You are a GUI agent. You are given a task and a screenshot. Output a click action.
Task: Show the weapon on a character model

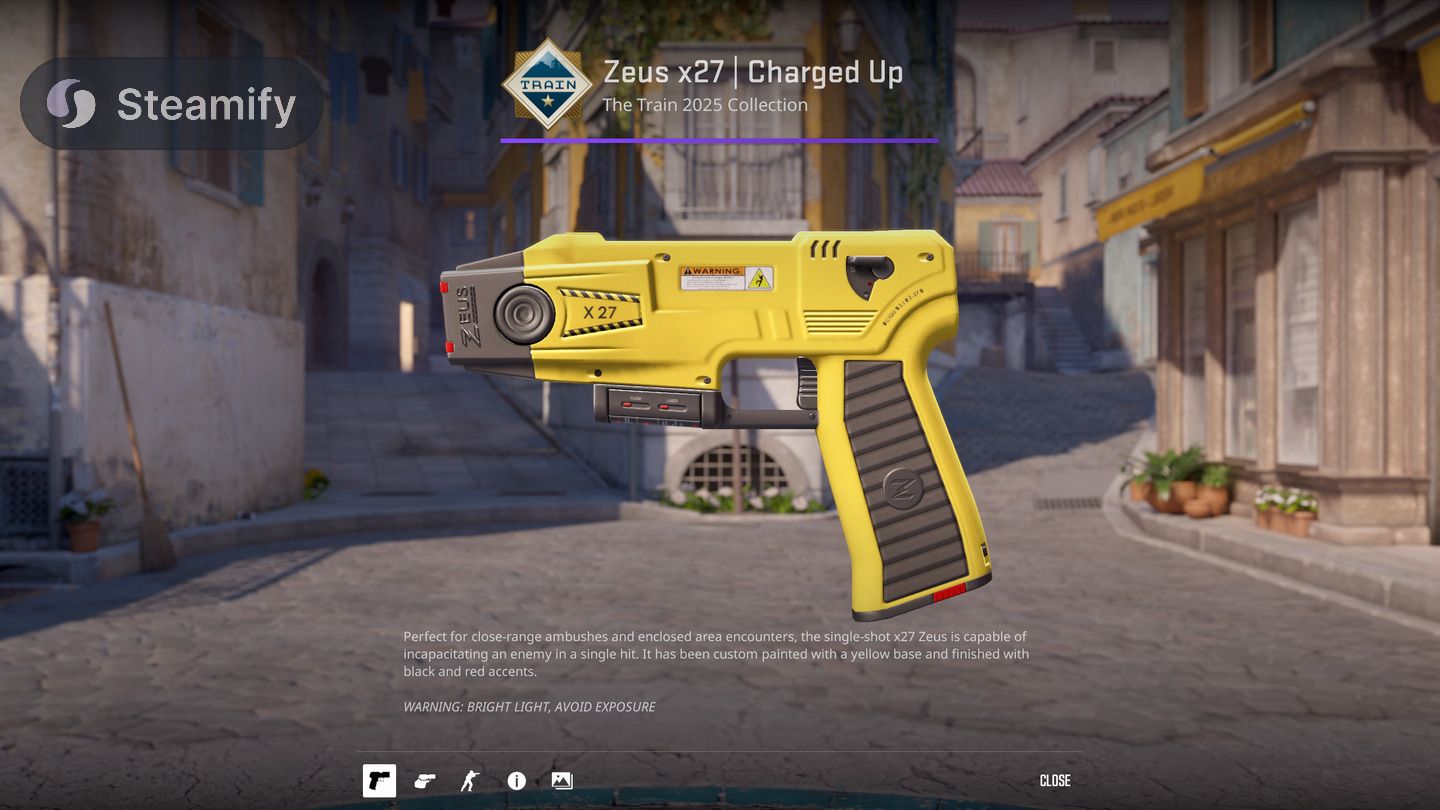(469, 781)
